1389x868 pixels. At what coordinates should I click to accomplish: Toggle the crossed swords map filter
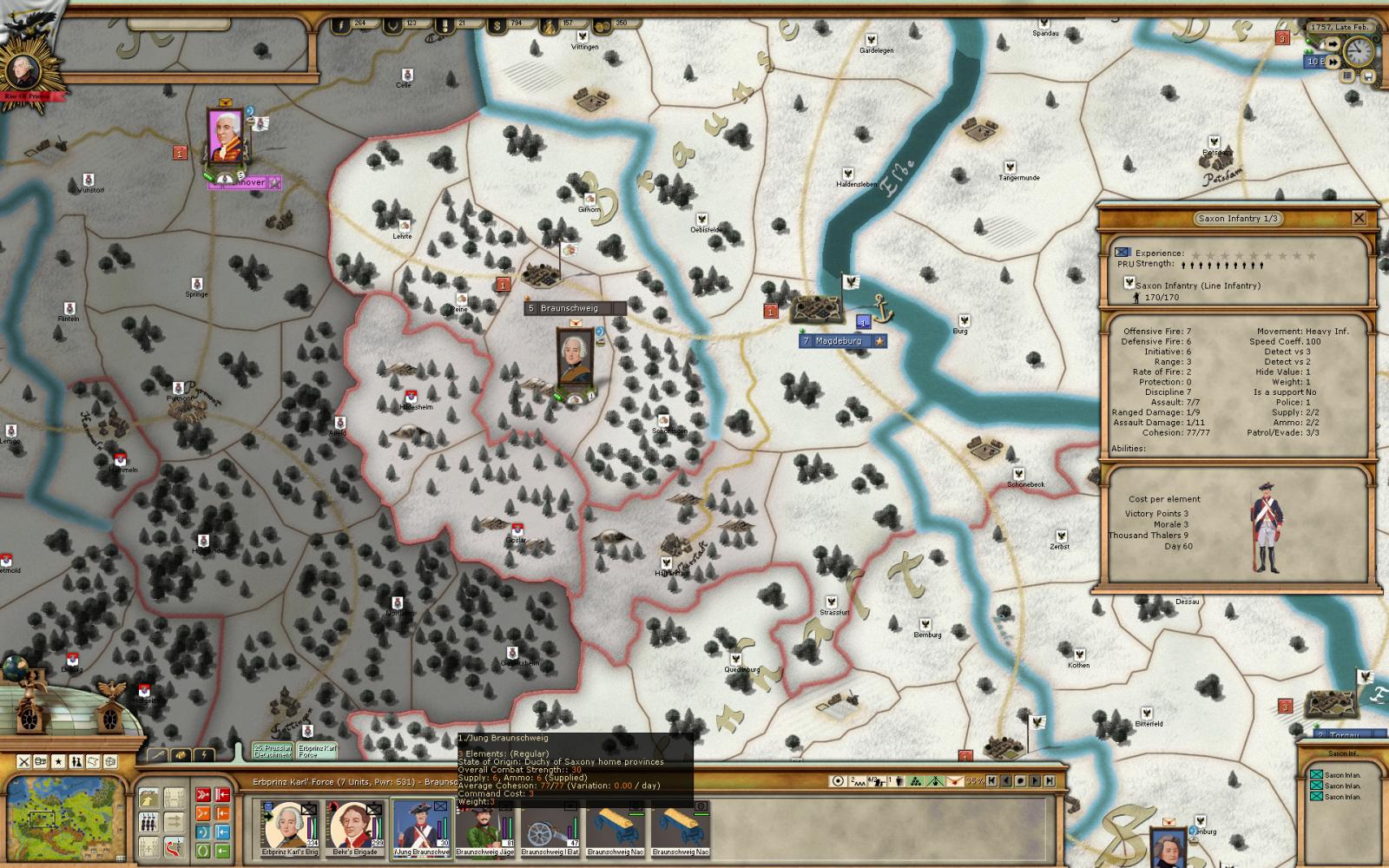24,761
